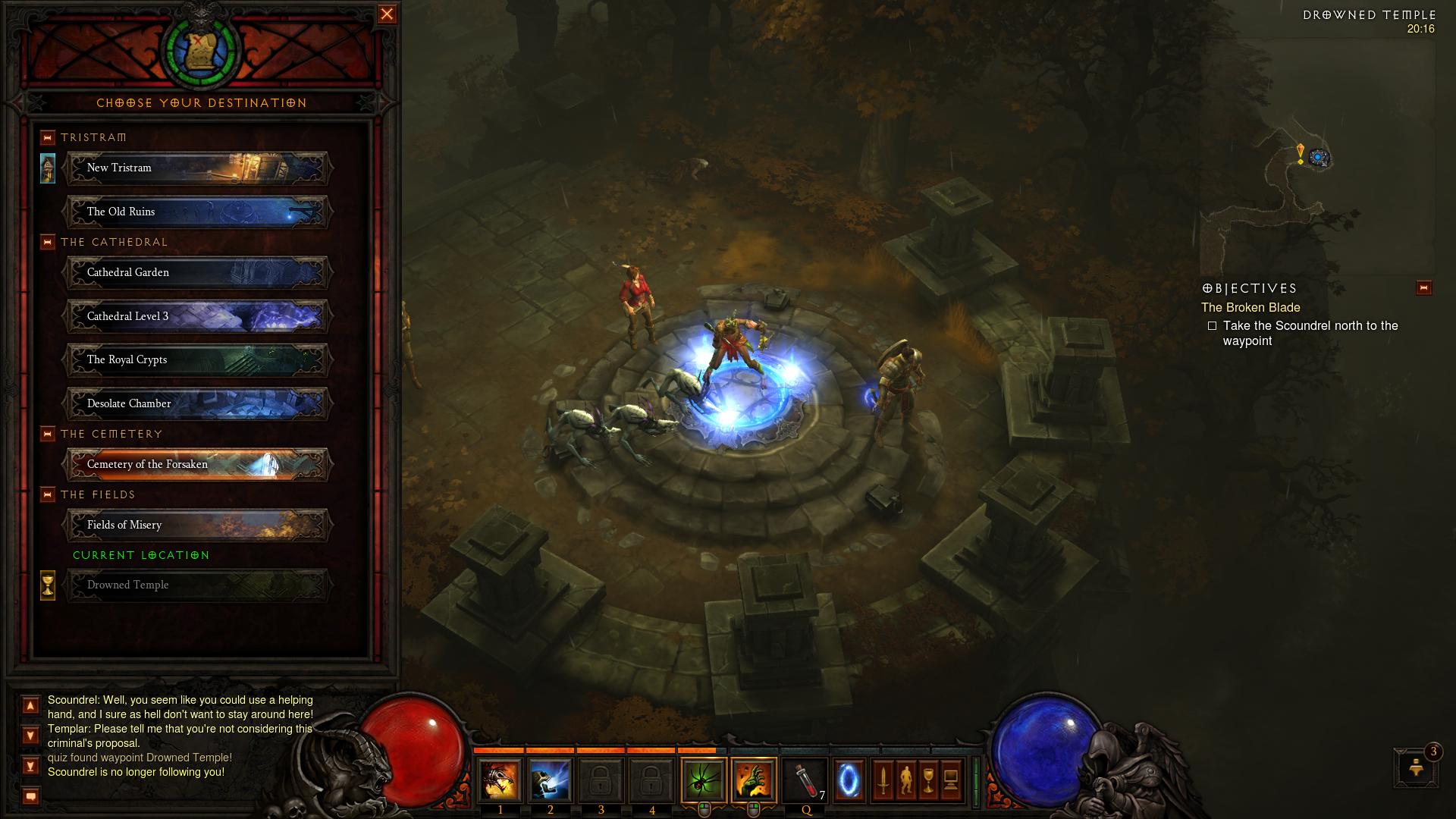Select Cathedral Garden destination
The width and height of the screenshot is (1456, 819).
[197, 273]
